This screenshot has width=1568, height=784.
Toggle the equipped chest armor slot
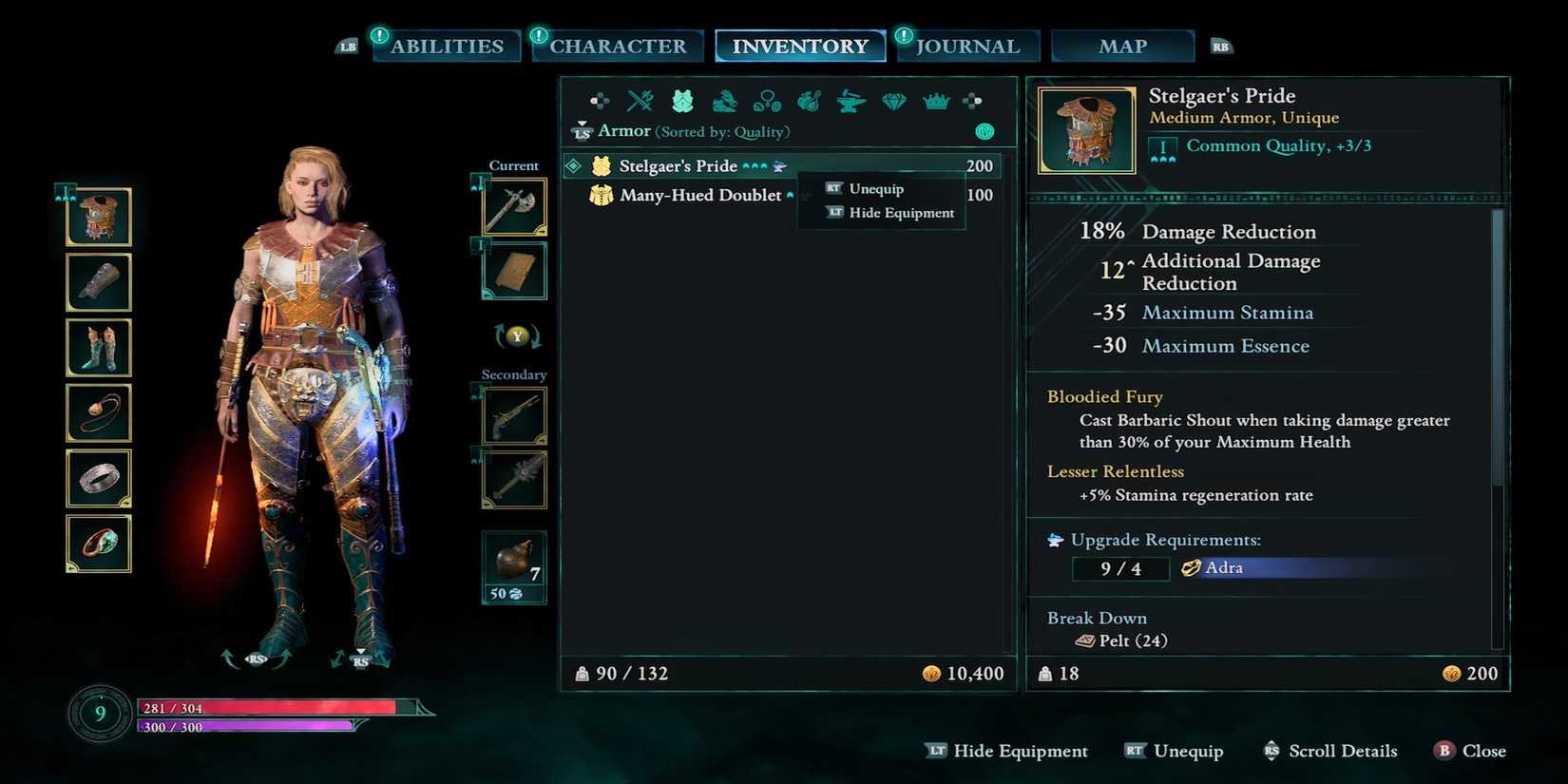99,217
